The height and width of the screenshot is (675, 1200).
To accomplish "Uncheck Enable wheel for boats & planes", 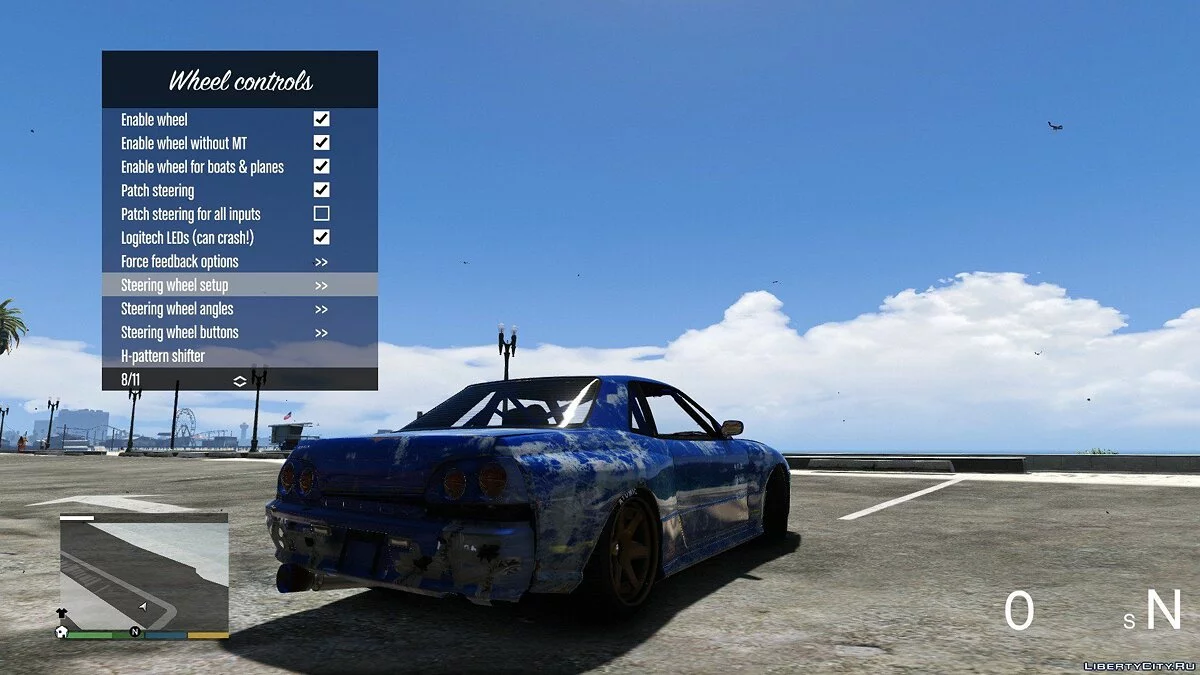I will point(321,166).
